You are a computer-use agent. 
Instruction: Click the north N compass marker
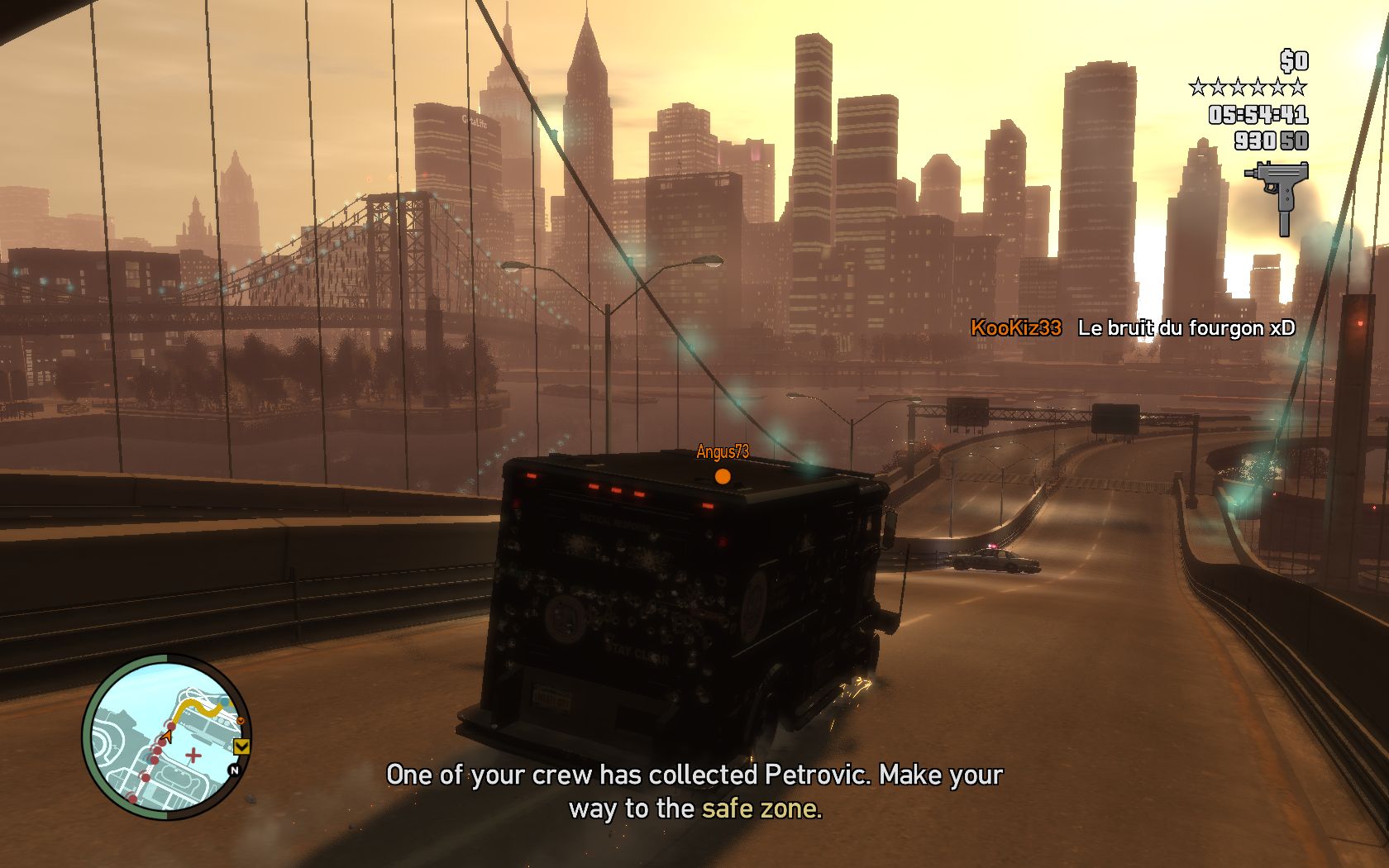point(234,770)
